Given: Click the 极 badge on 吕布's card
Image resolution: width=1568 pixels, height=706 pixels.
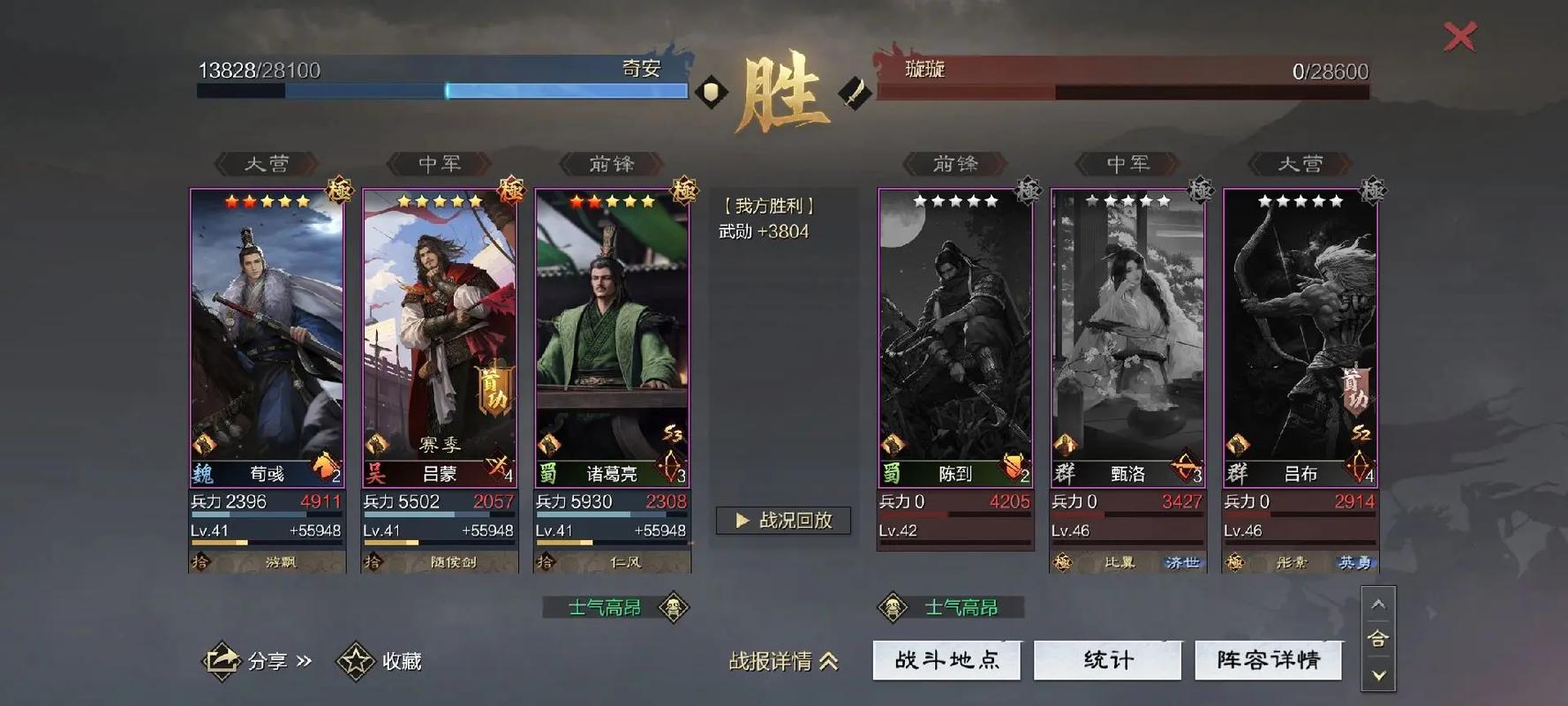Looking at the screenshot, I should (x=1371, y=191).
